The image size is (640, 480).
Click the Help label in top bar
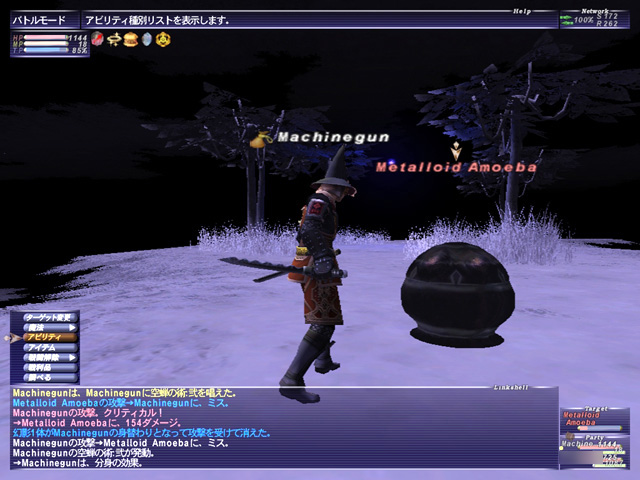pos(522,12)
